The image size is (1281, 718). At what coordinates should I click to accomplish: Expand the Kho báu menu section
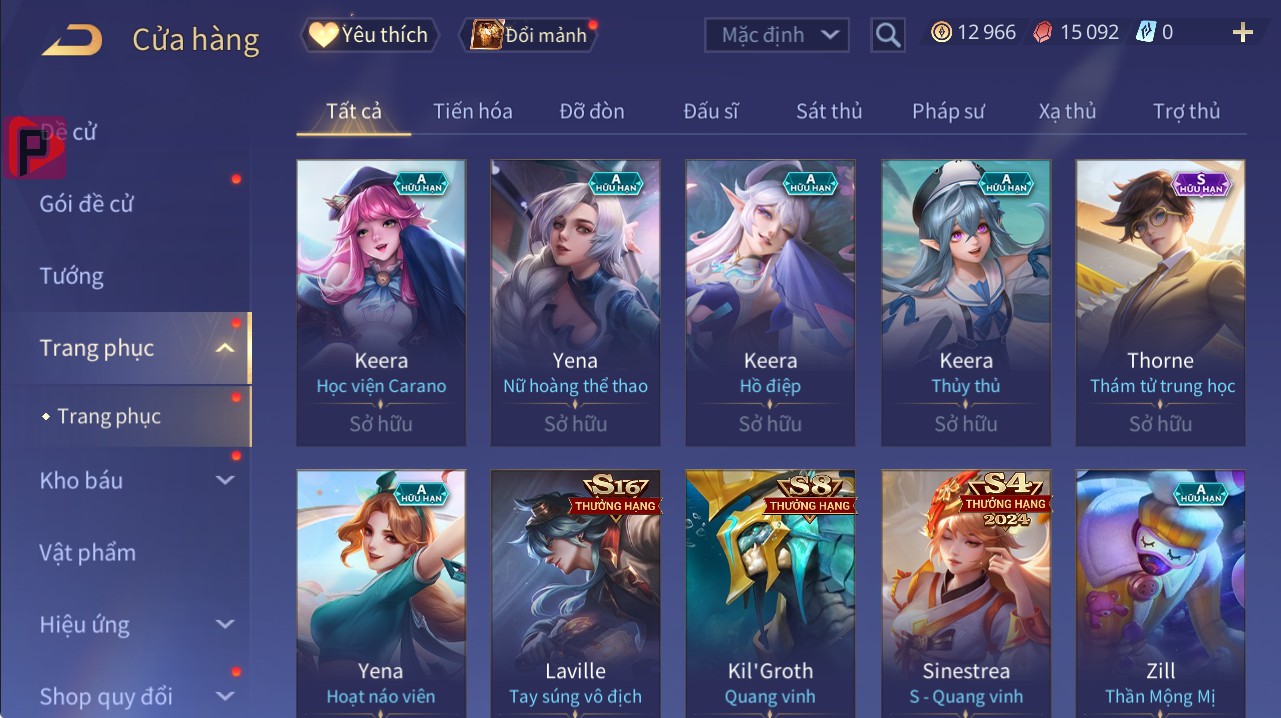tap(135, 480)
